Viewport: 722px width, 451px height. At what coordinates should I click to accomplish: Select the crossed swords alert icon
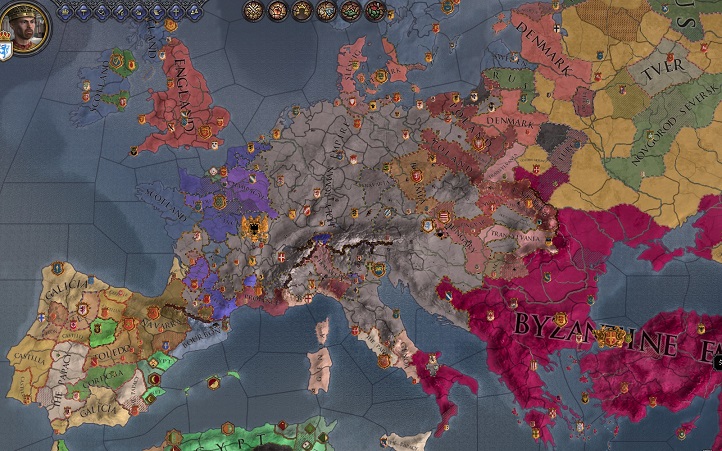pos(254,10)
